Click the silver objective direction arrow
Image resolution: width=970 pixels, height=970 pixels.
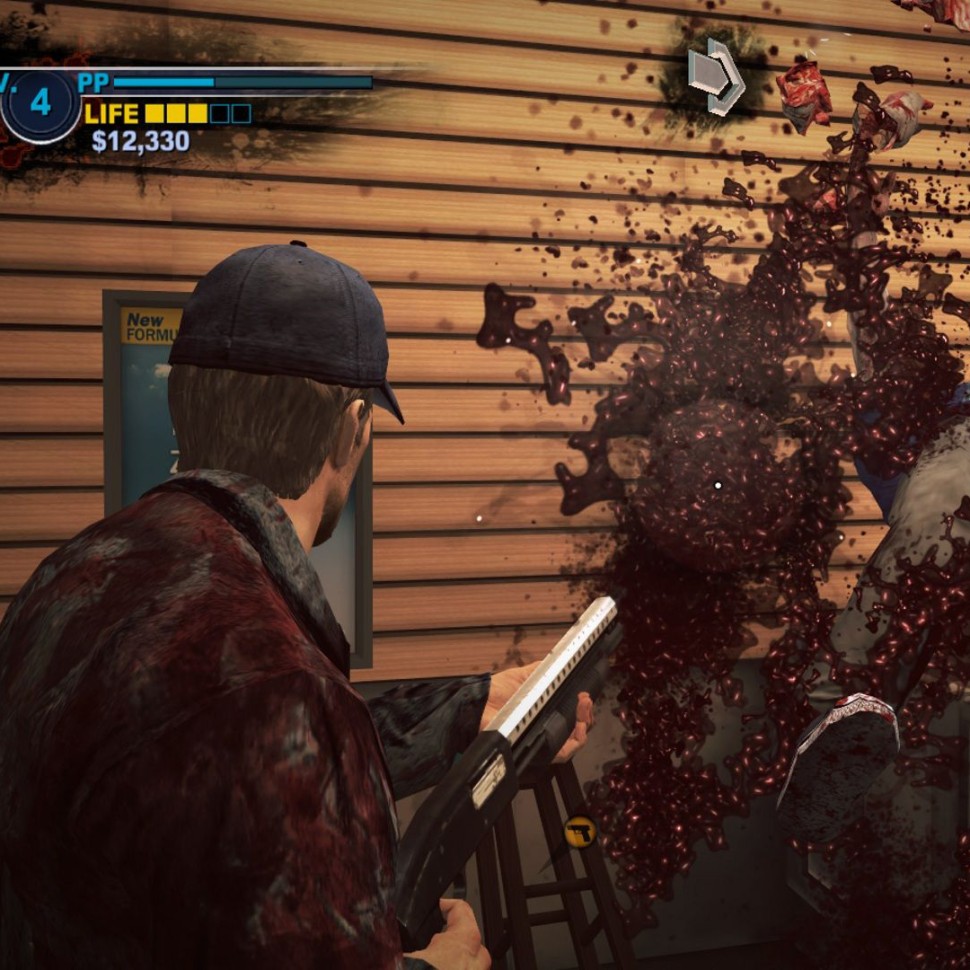716,75
